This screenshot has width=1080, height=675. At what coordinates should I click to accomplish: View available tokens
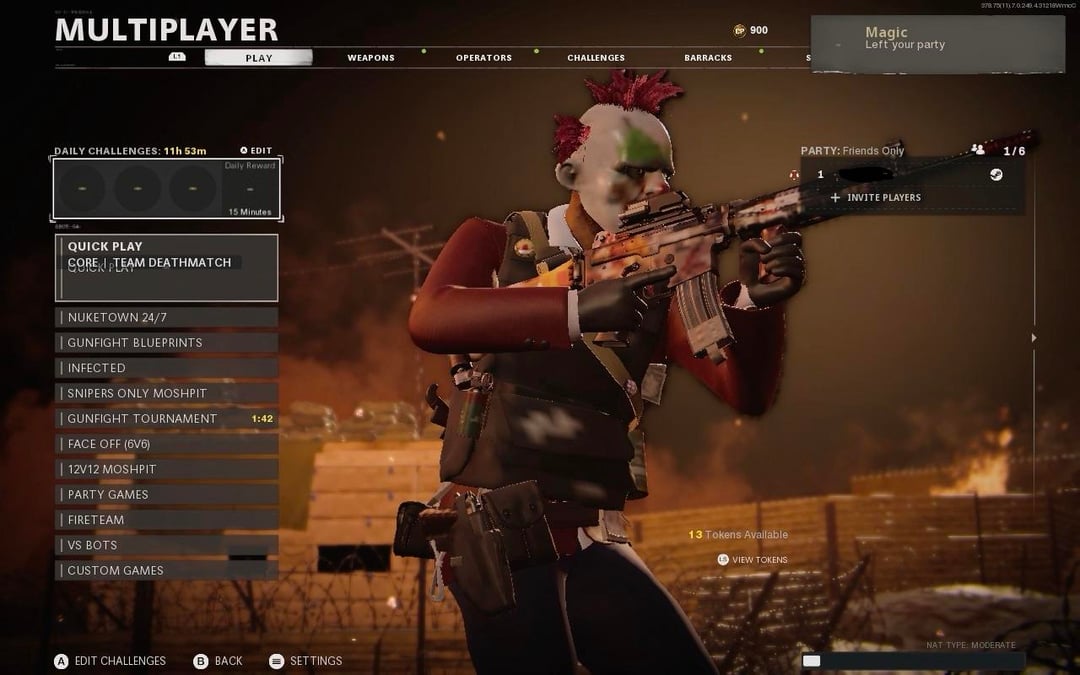753,560
